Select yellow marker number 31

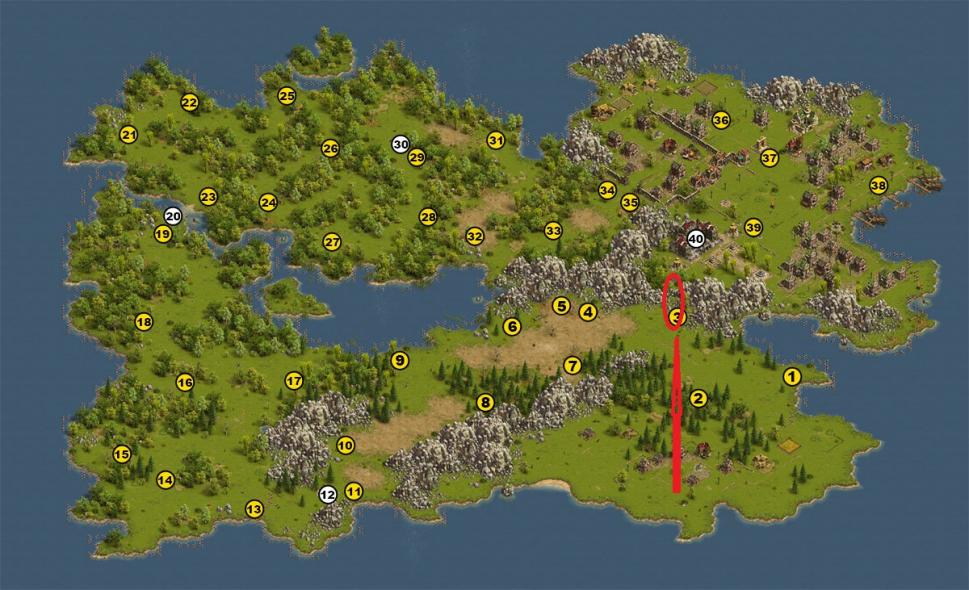495,140
